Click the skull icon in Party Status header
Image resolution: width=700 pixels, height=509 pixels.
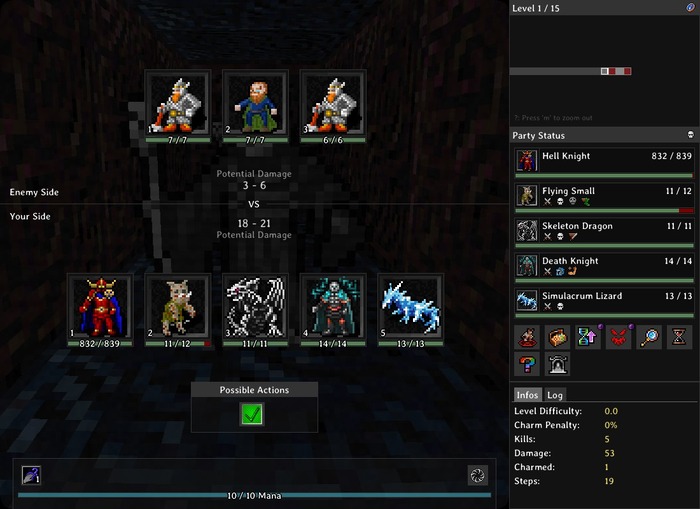tap(690, 135)
